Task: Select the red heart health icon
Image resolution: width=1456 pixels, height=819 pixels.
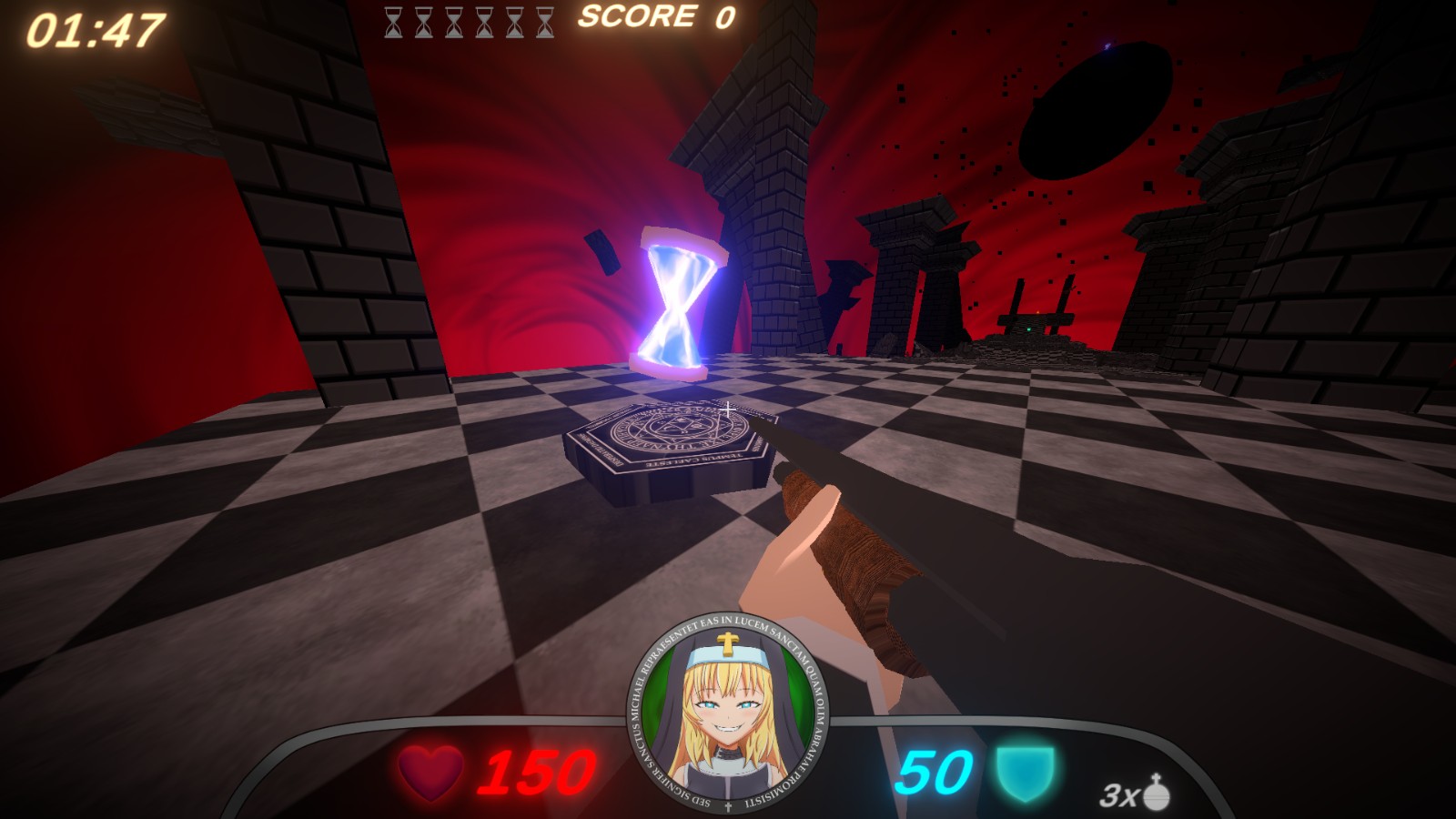Action: 430,772
